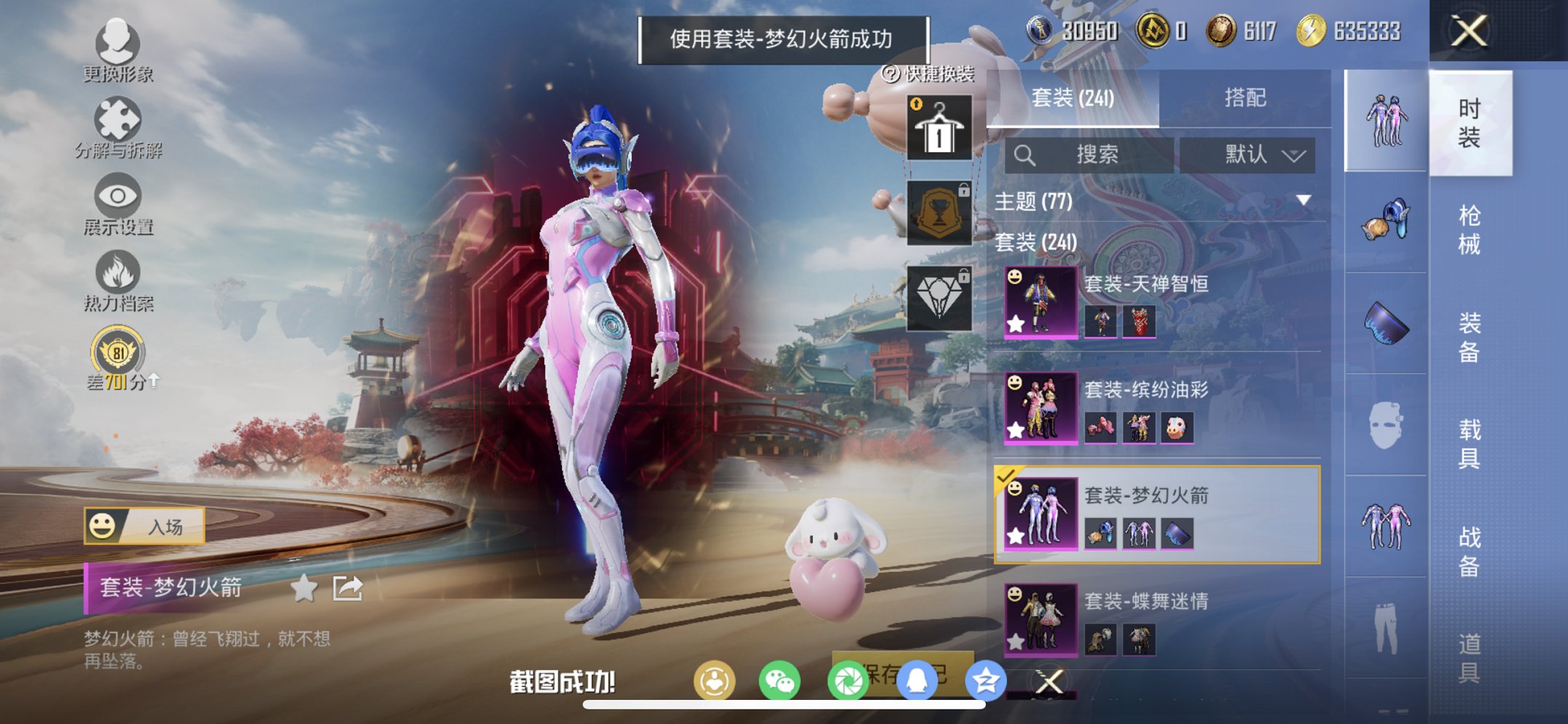The height and width of the screenshot is (724, 1568).
Task: Share outfit via WeChat icon
Action: (x=781, y=680)
